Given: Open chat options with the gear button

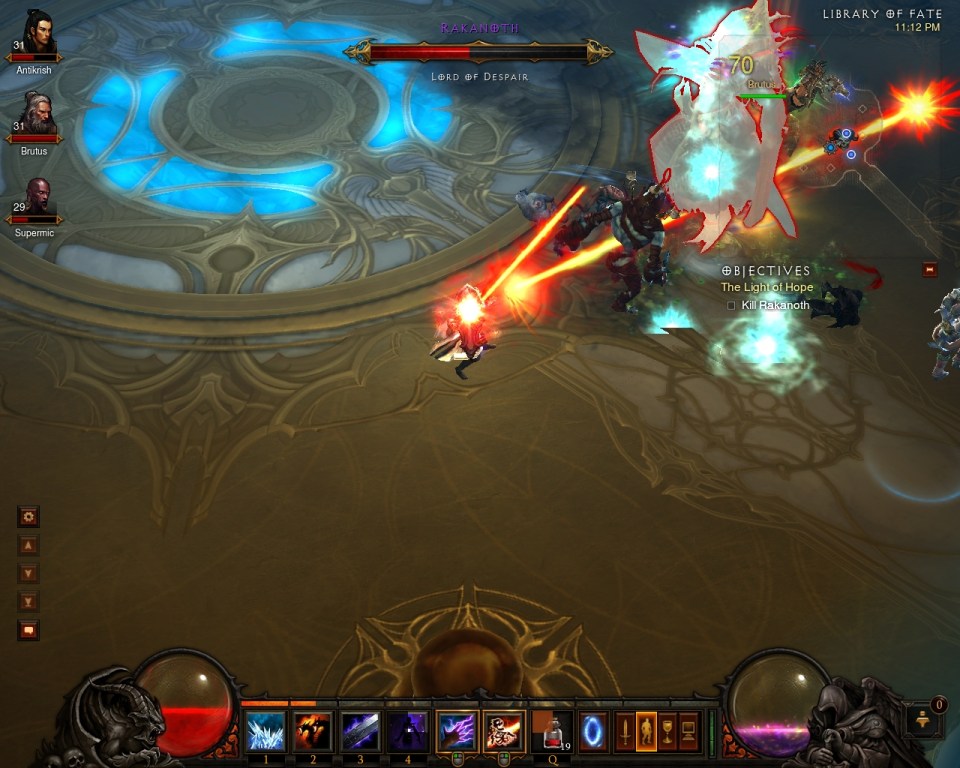Looking at the screenshot, I should [29, 517].
